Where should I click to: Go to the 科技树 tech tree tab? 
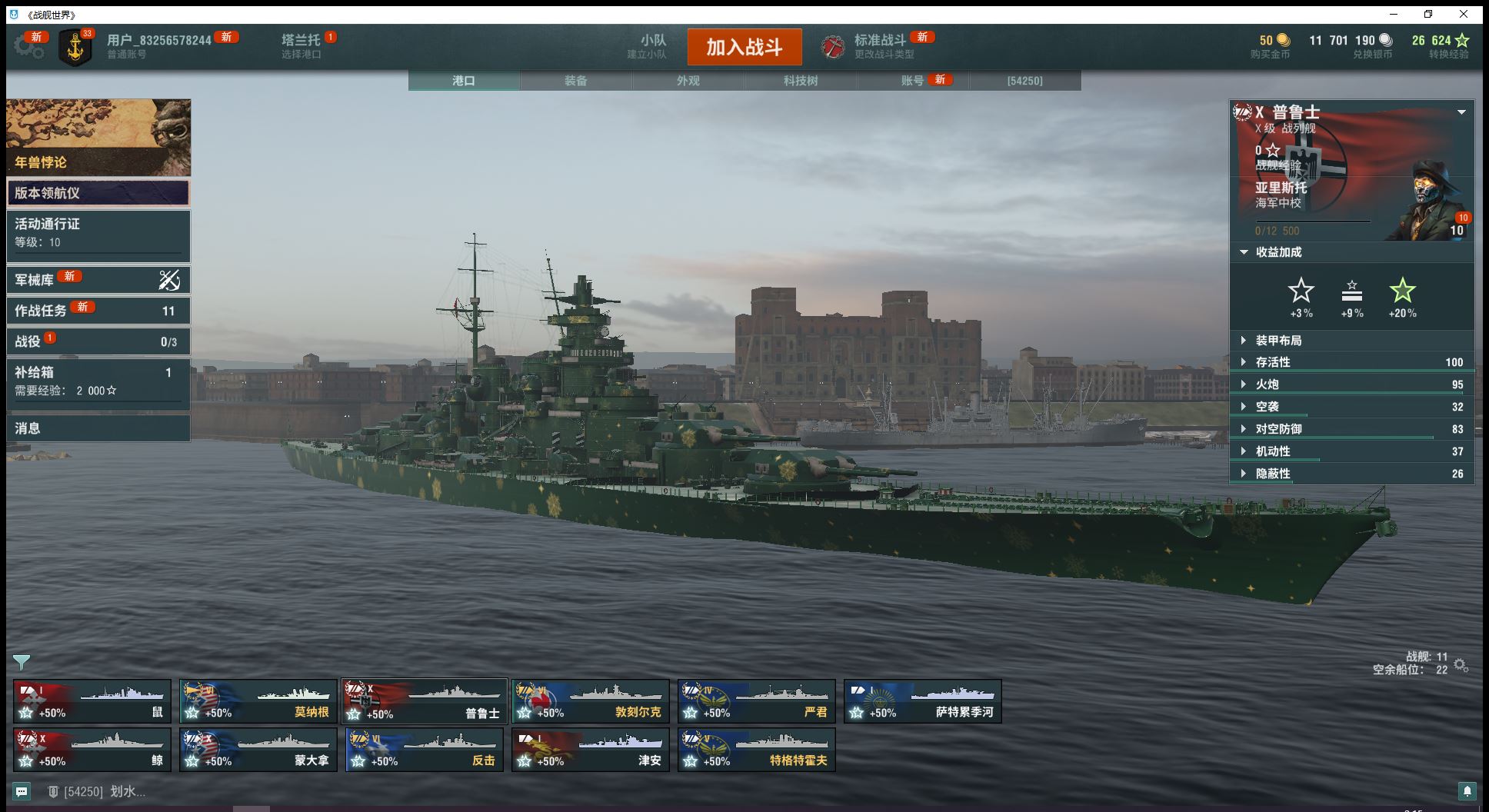(x=800, y=81)
